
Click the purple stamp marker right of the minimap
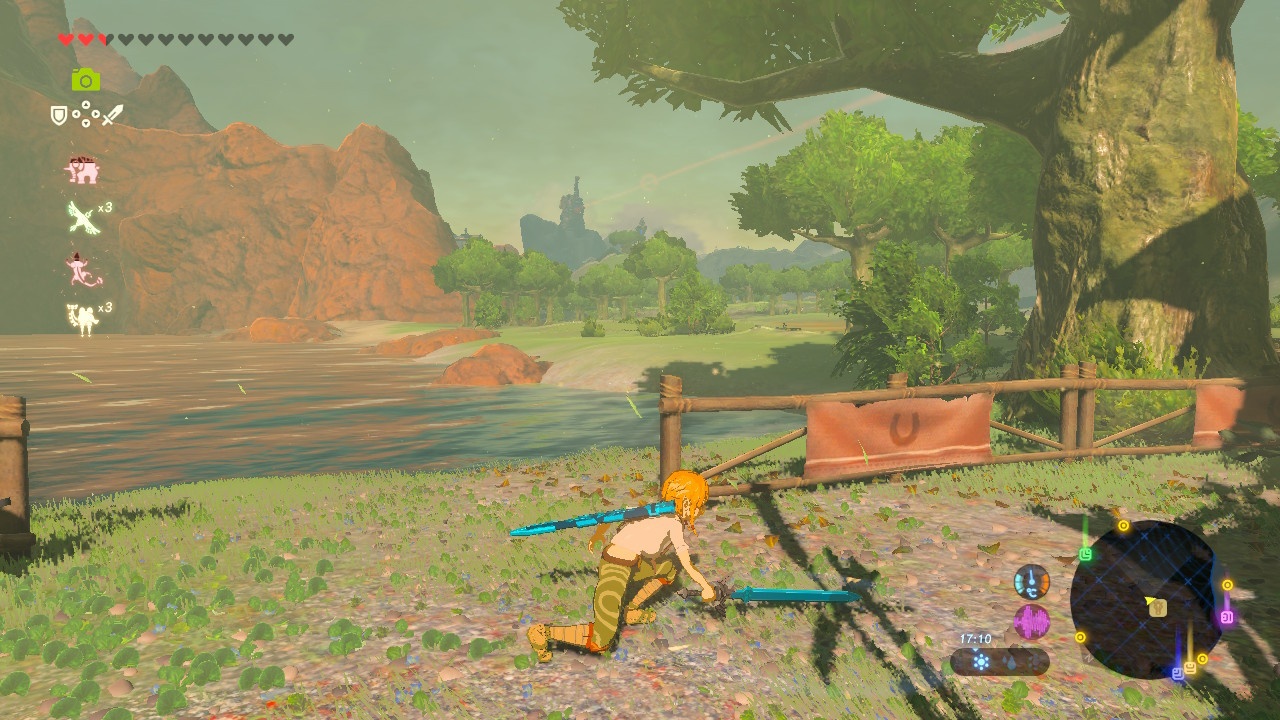click(x=1227, y=617)
